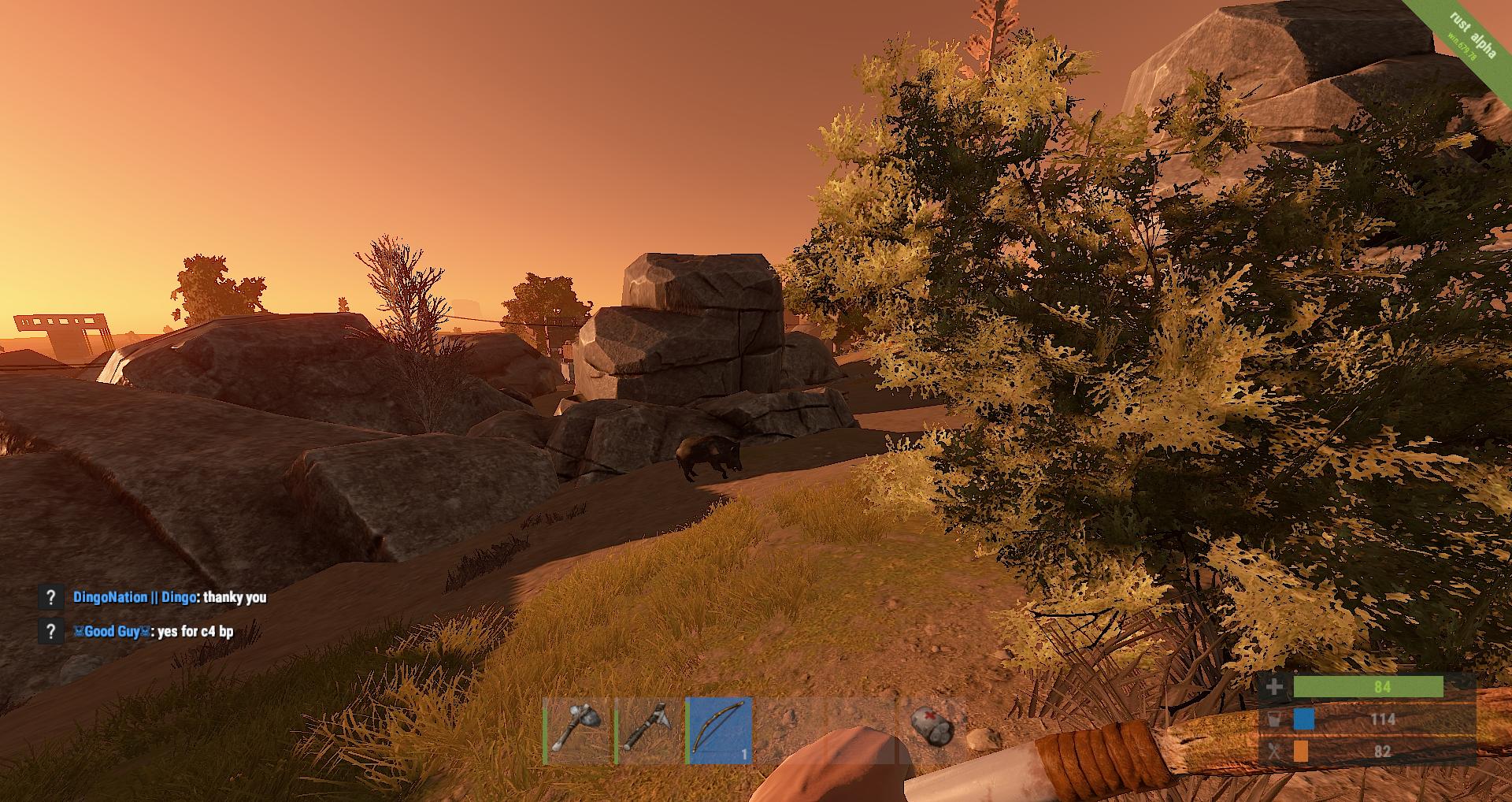Click Good Guy's name in chat
The width and height of the screenshot is (1512, 802).
coord(111,631)
